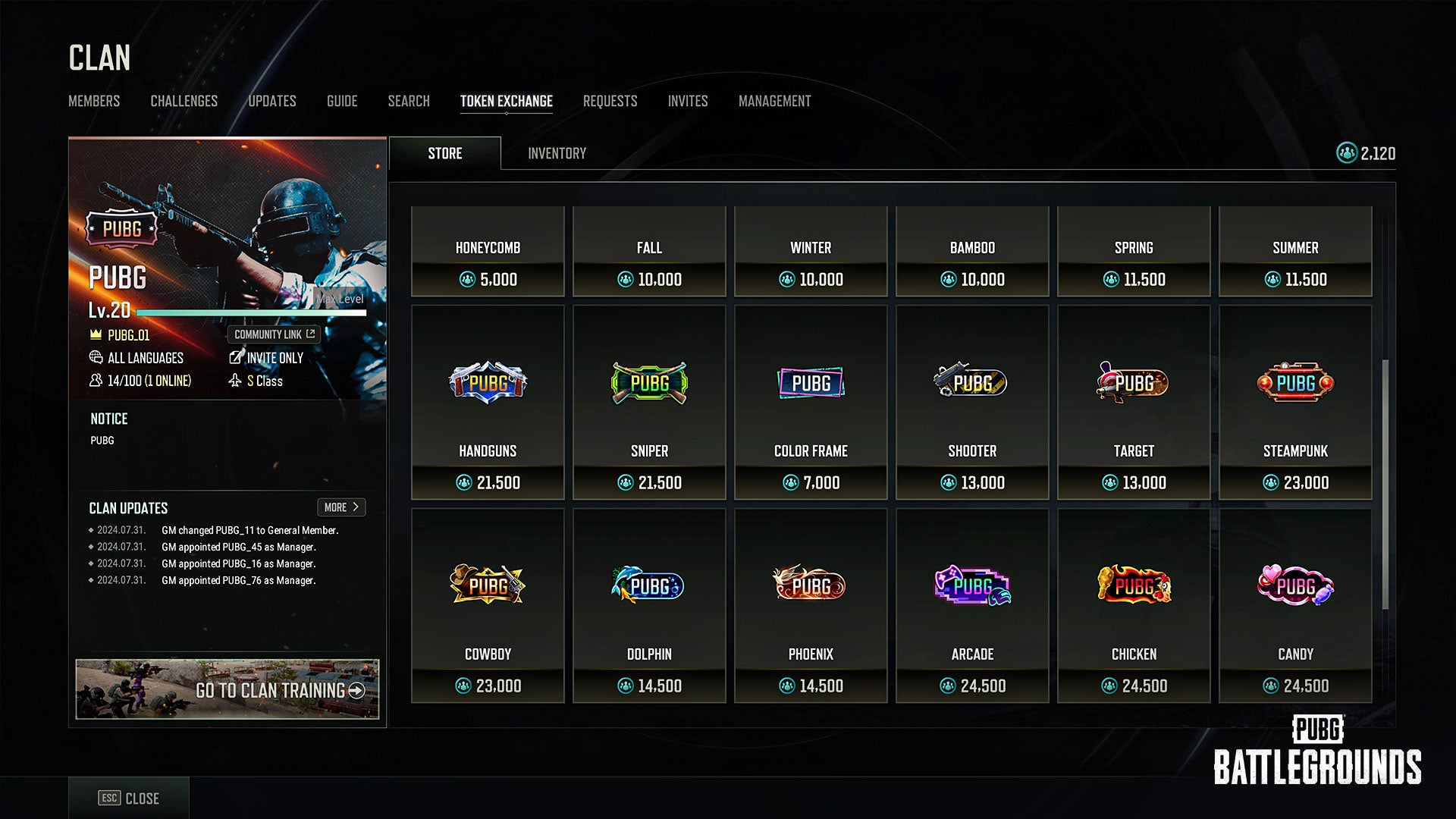Select the Steampunk store item
Viewport: 1456px width, 819px height.
(1295, 402)
